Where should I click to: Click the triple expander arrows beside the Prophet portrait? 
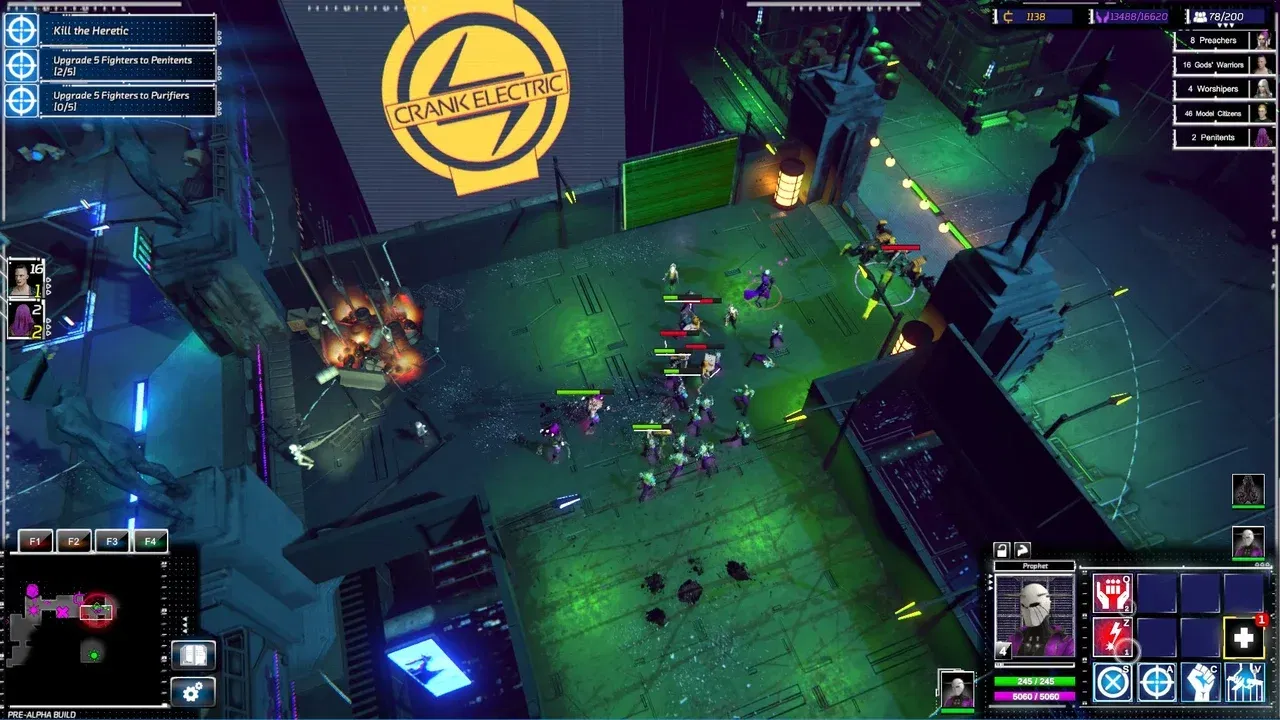[x=990, y=583]
